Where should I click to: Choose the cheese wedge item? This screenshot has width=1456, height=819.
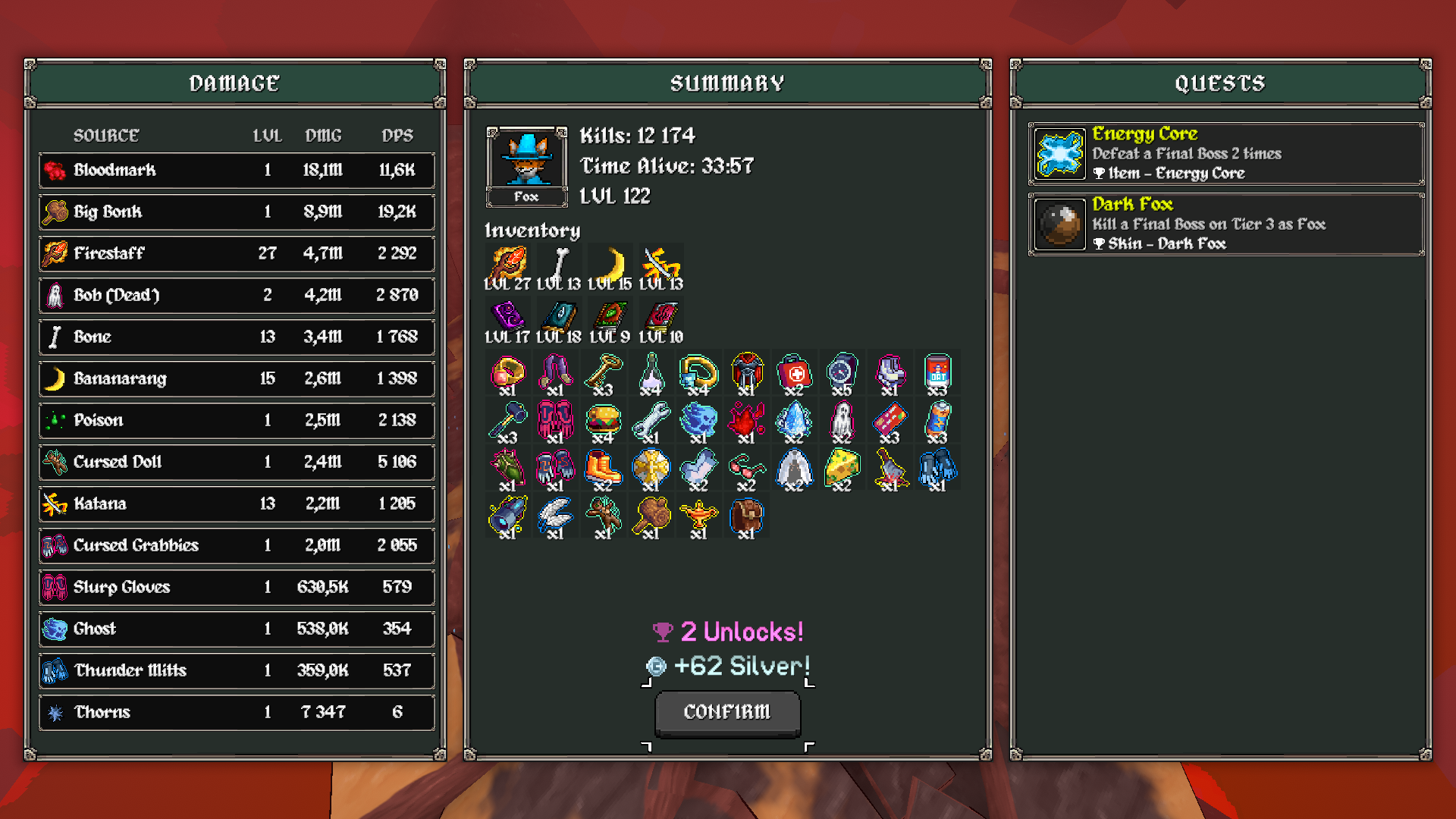pyautogui.click(x=842, y=469)
